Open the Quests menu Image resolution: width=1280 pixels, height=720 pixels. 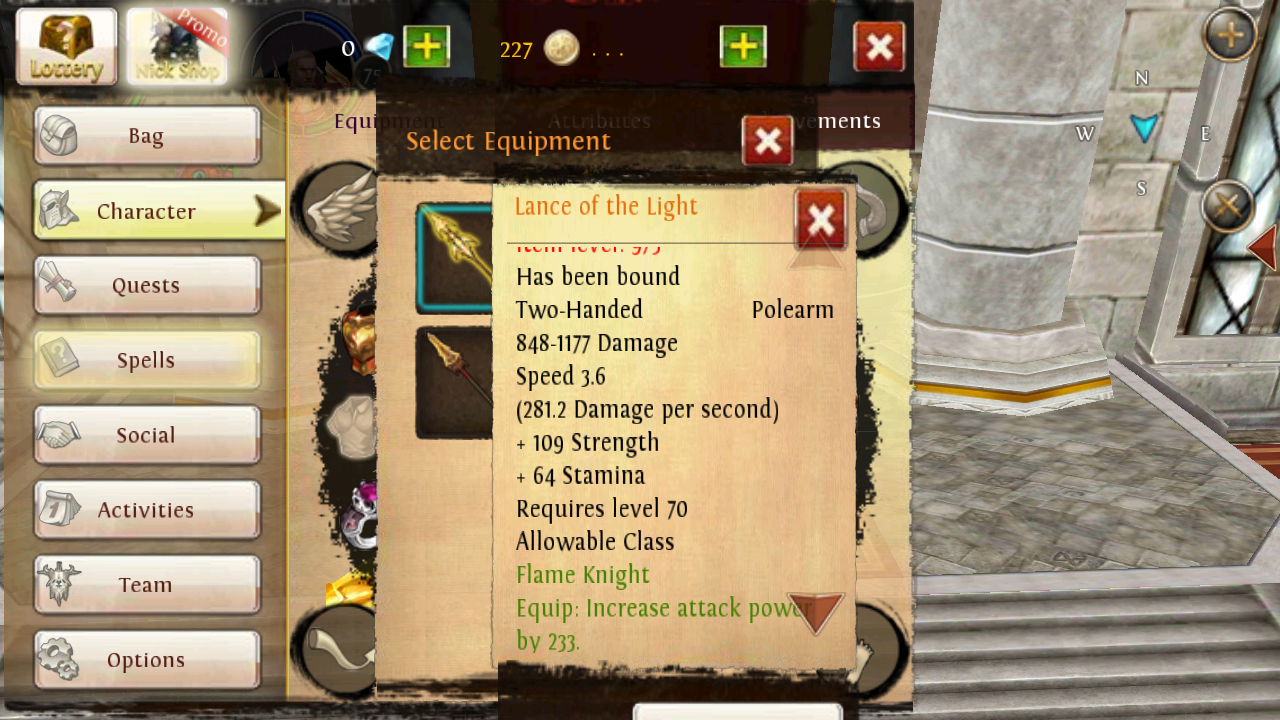147,286
